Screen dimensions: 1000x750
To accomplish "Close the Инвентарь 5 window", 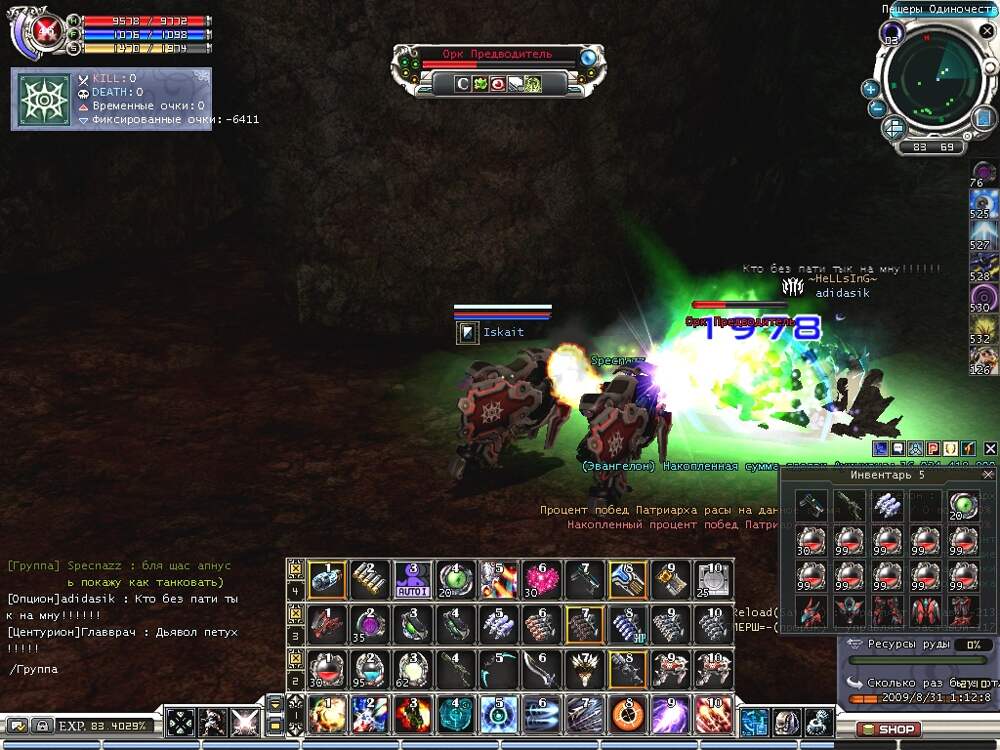I will tap(988, 475).
